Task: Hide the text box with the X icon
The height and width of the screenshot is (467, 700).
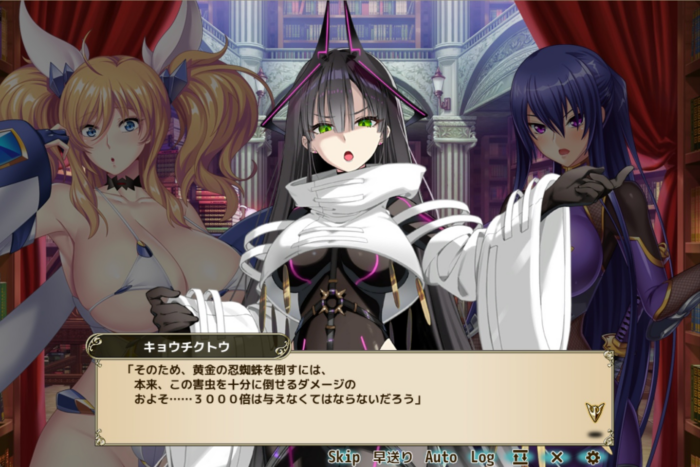Action: pyautogui.click(x=556, y=457)
